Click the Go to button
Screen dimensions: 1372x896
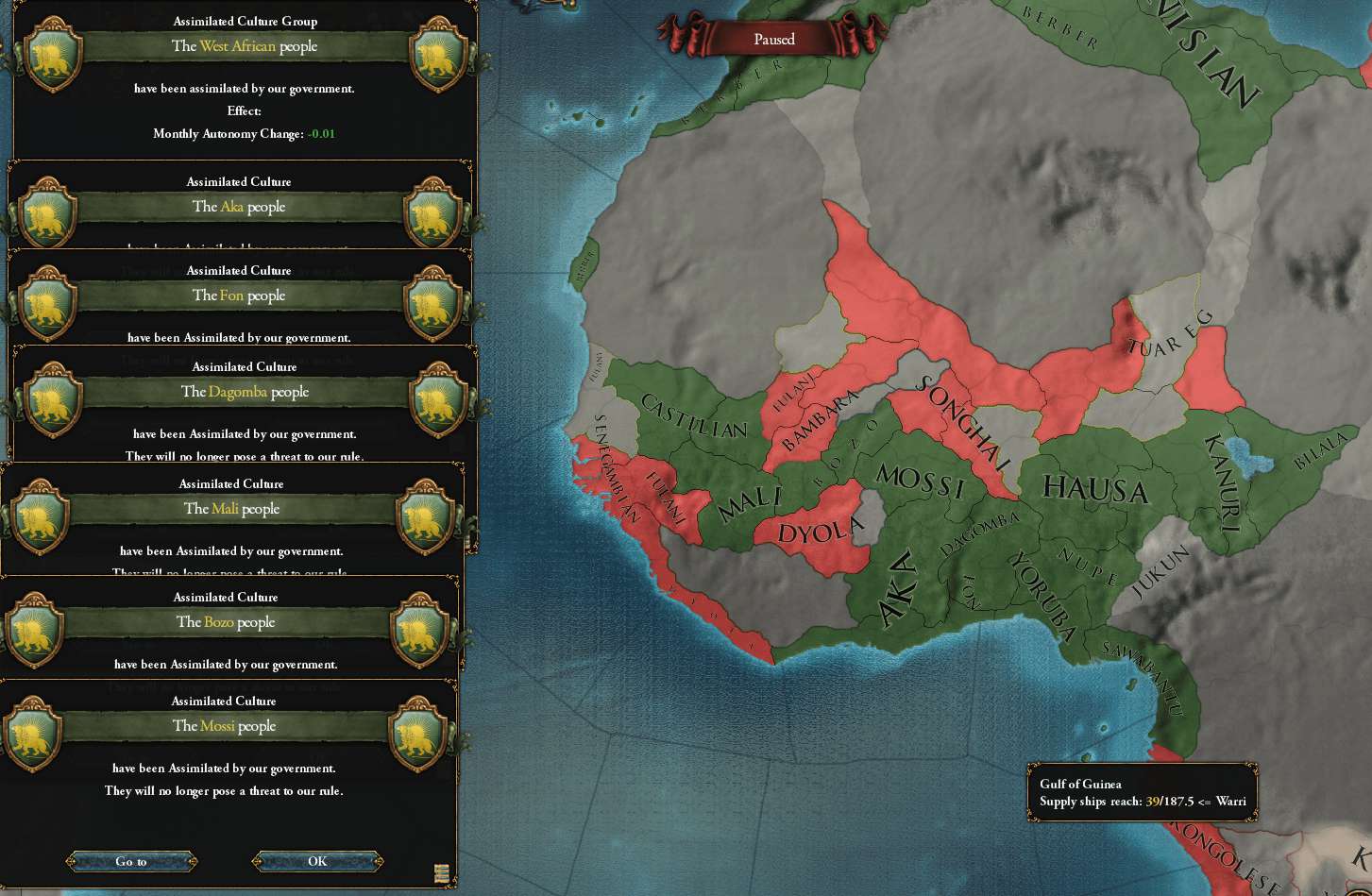click(x=131, y=861)
